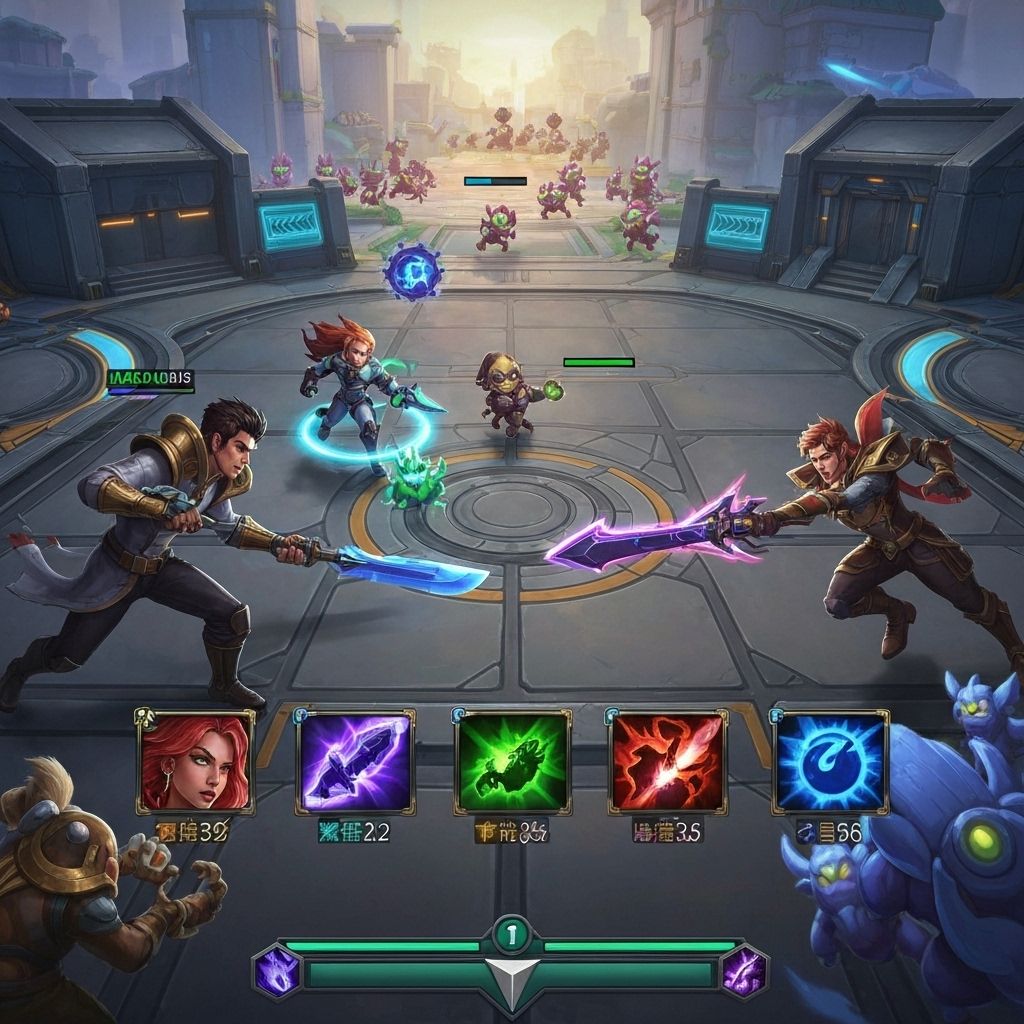Select the red-haired woman portrait card

pos(196,760)
